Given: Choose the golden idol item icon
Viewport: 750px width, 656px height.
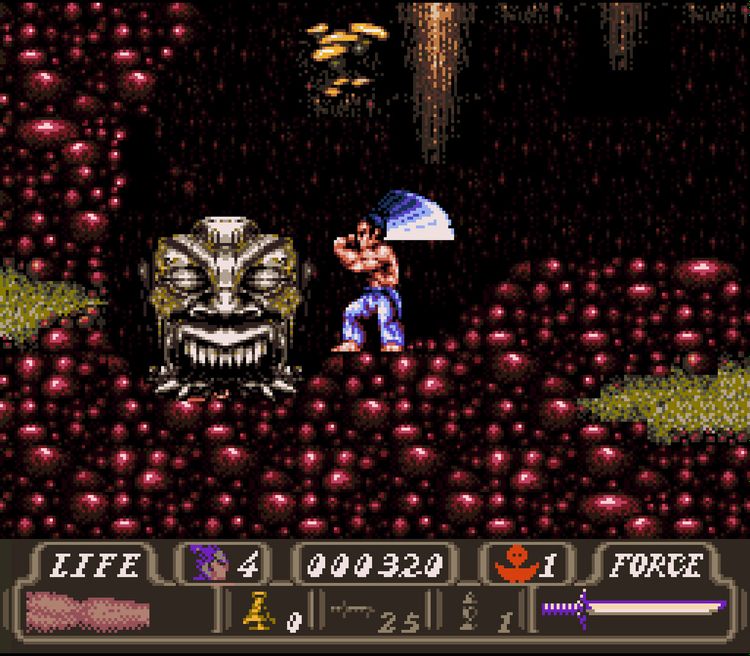Looking at the screenshot, I should click(258, 610).
